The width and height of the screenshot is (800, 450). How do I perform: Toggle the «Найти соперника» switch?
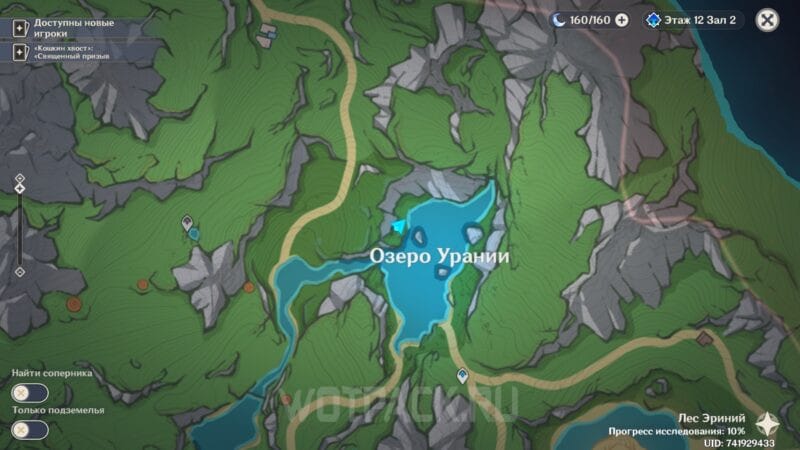pyautogui.click(x=30, y=394)
